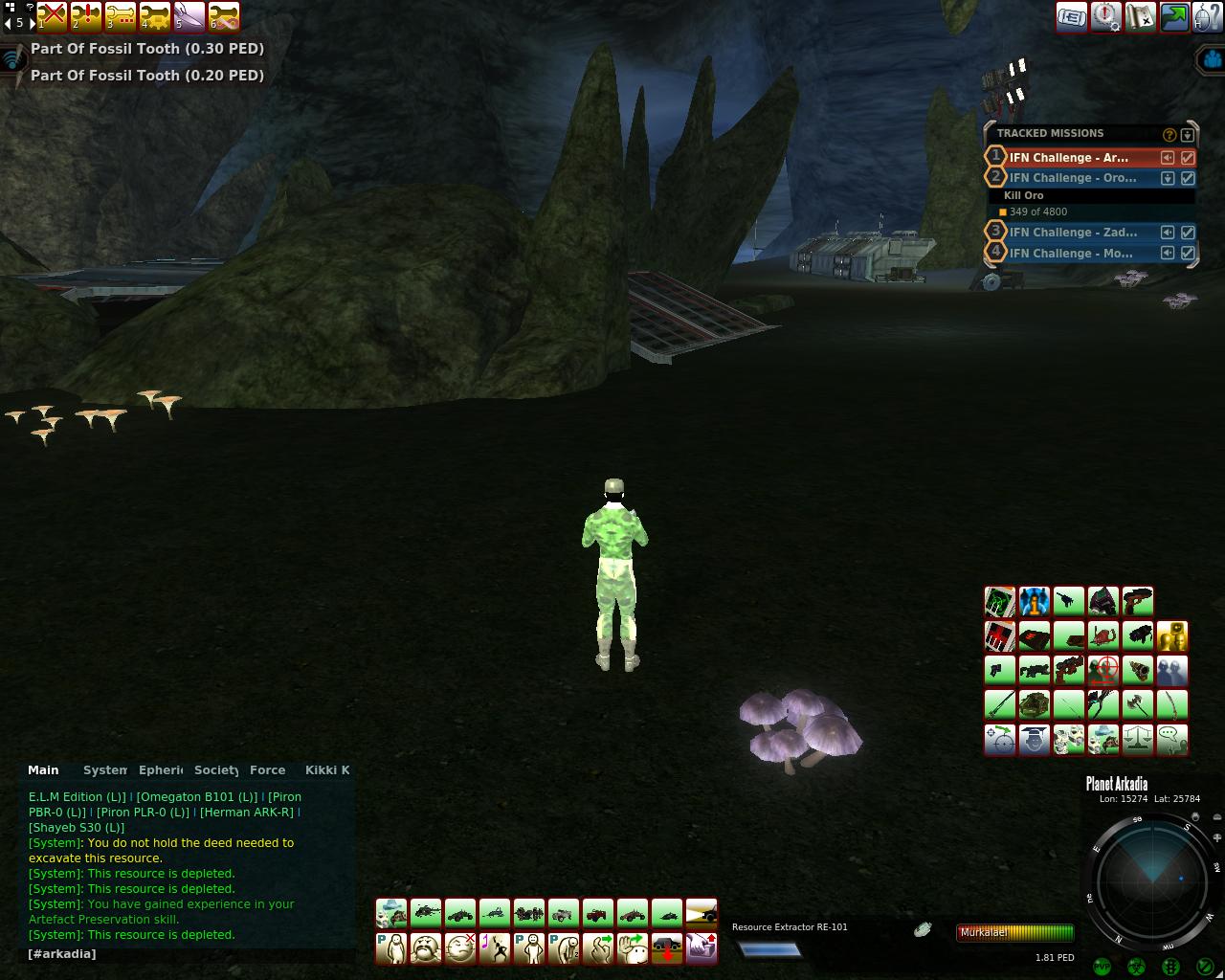1225x980 pixels.
Task: Open the Society chat tab
Action: pos(215,770)
